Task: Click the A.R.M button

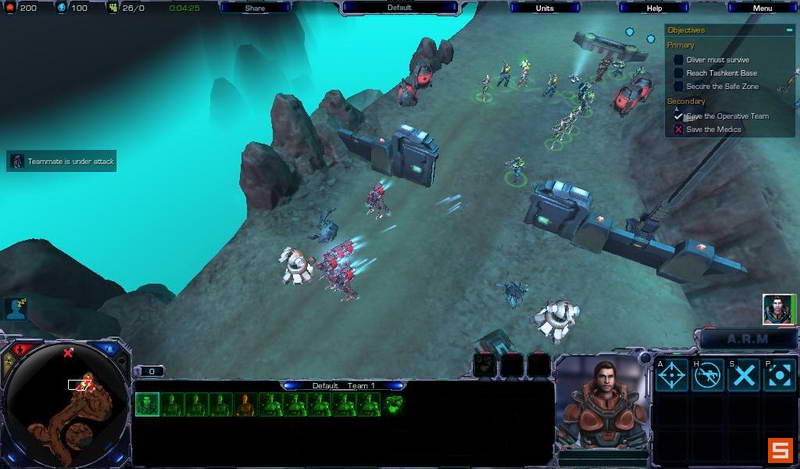Action: [x=747, y=339]
